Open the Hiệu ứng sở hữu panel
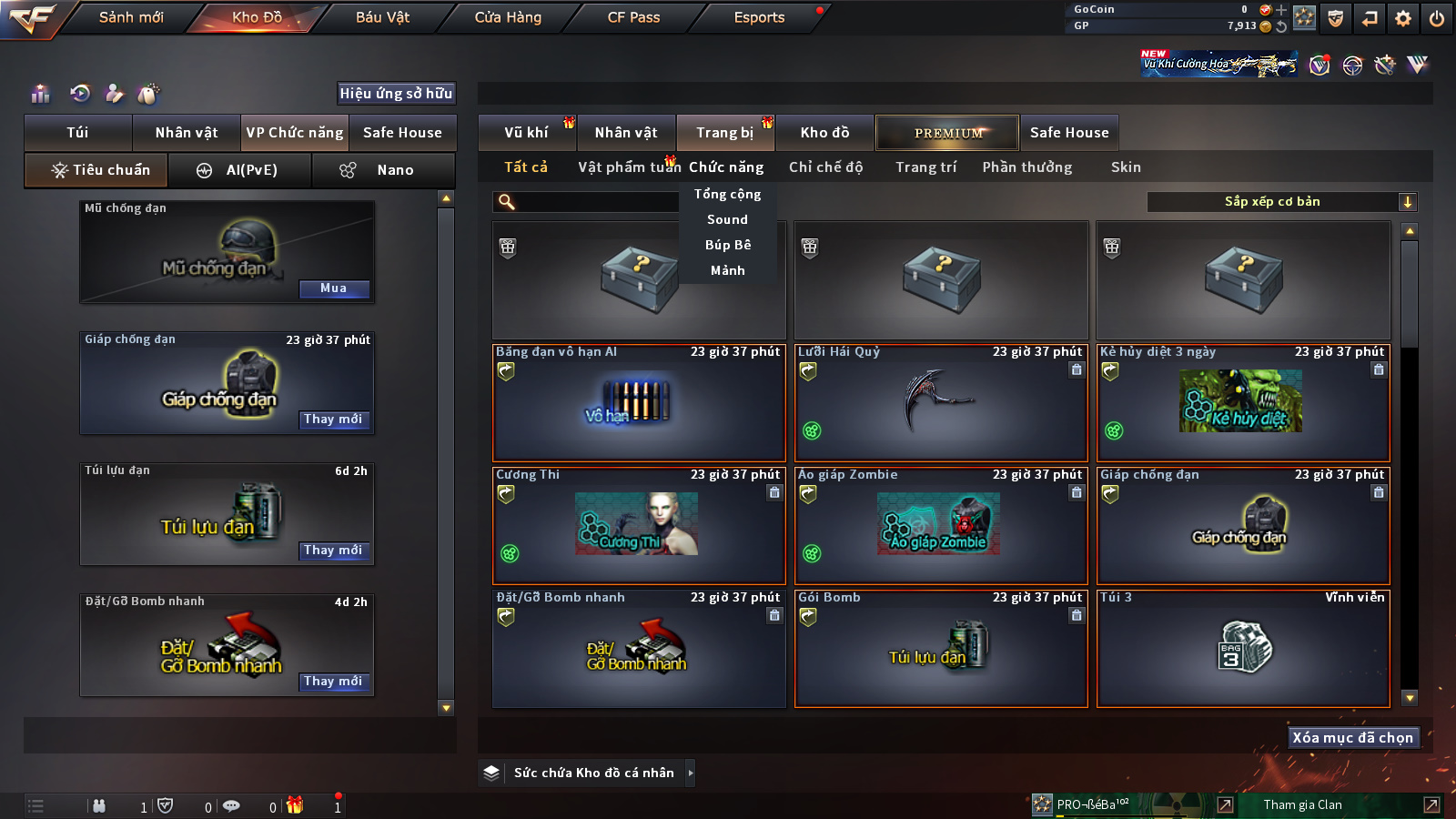The height and width of the screenshot is (819, 1456). tap(396, 93)
